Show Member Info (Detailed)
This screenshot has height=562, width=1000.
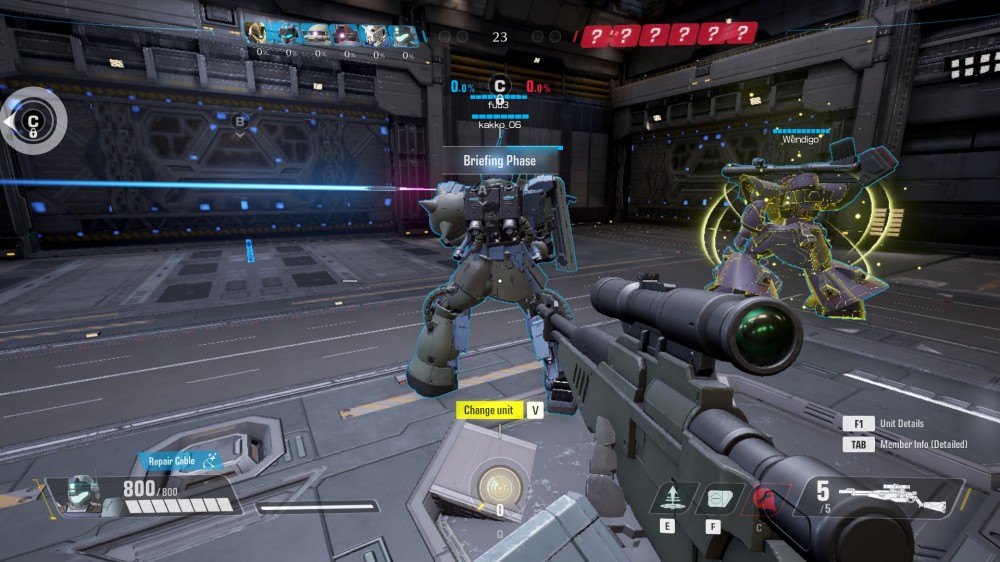[x=923, y=445]
